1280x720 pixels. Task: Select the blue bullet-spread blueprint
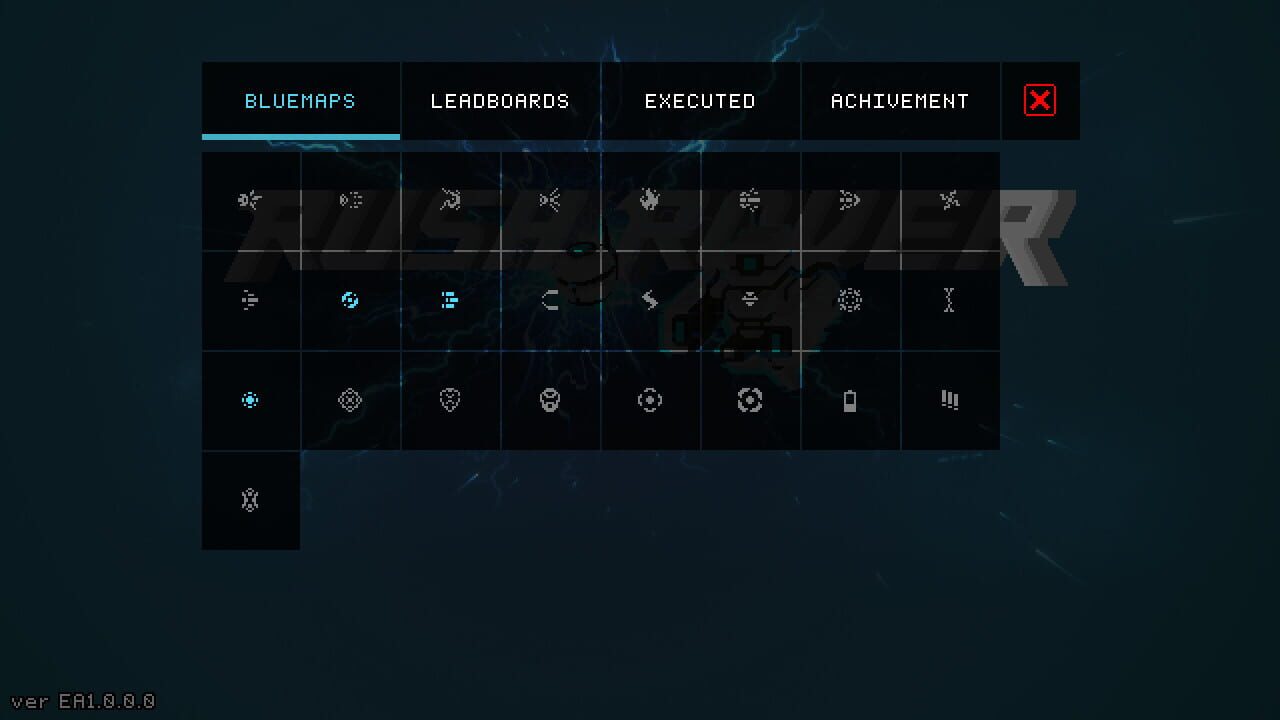[x=450, y=300]
